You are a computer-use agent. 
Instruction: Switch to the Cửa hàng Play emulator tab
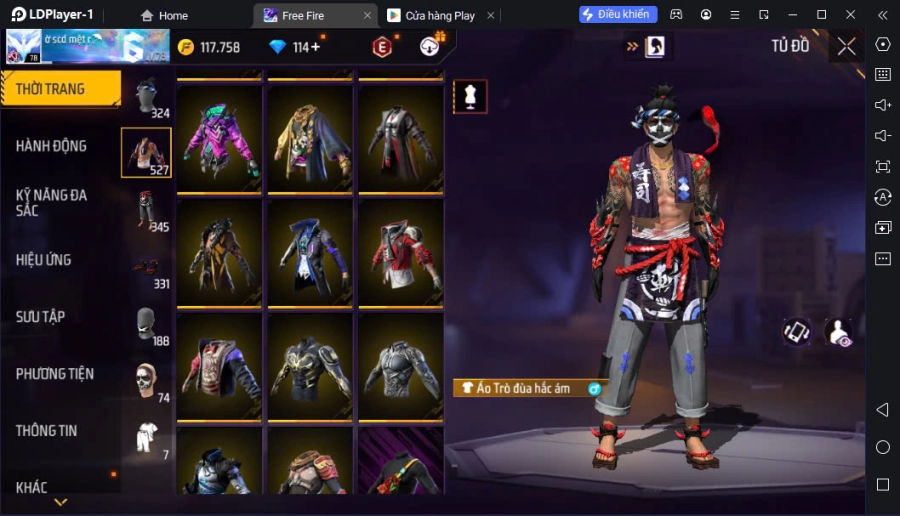437,15
